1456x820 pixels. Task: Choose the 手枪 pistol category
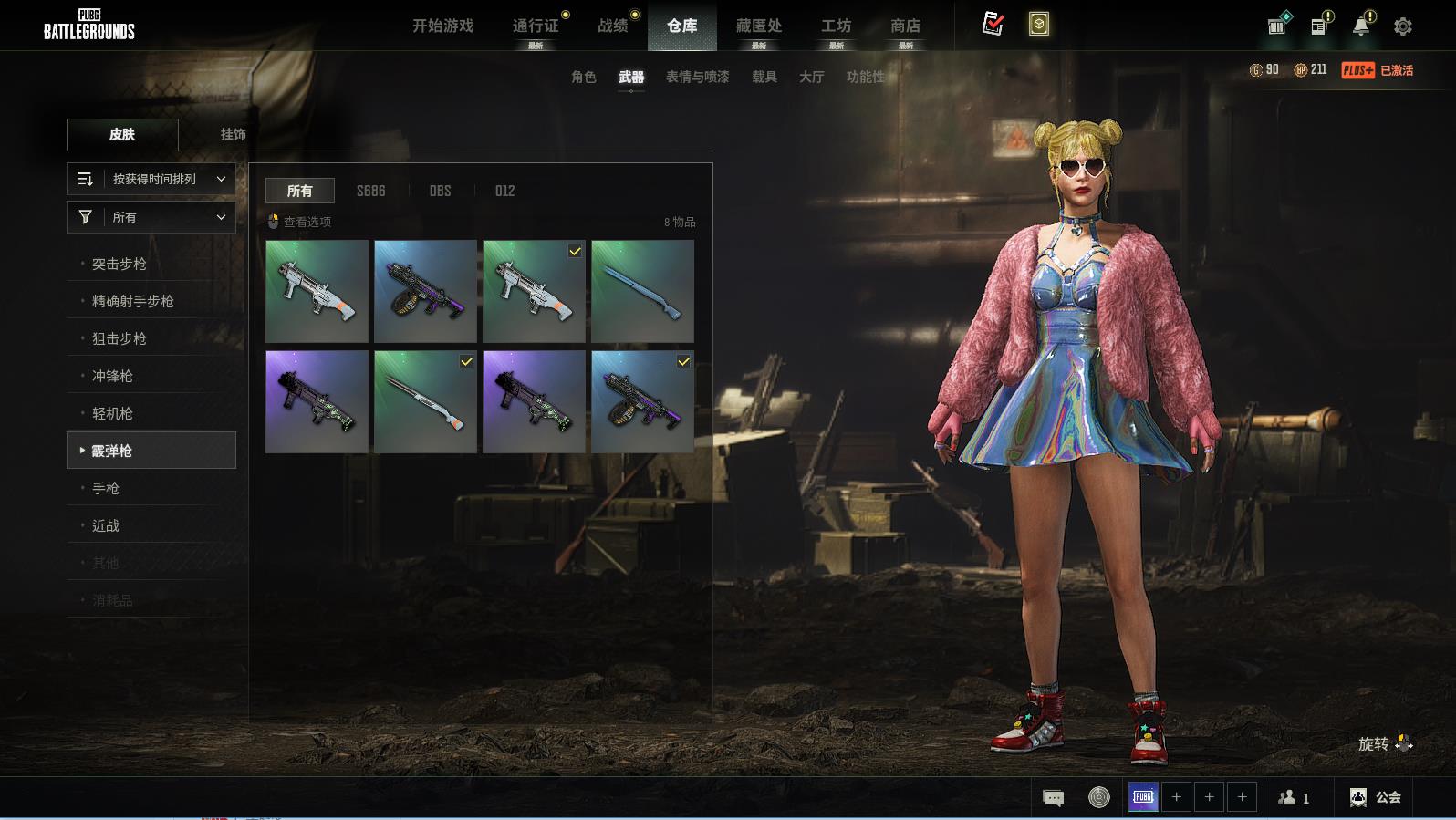click(106, 488)
